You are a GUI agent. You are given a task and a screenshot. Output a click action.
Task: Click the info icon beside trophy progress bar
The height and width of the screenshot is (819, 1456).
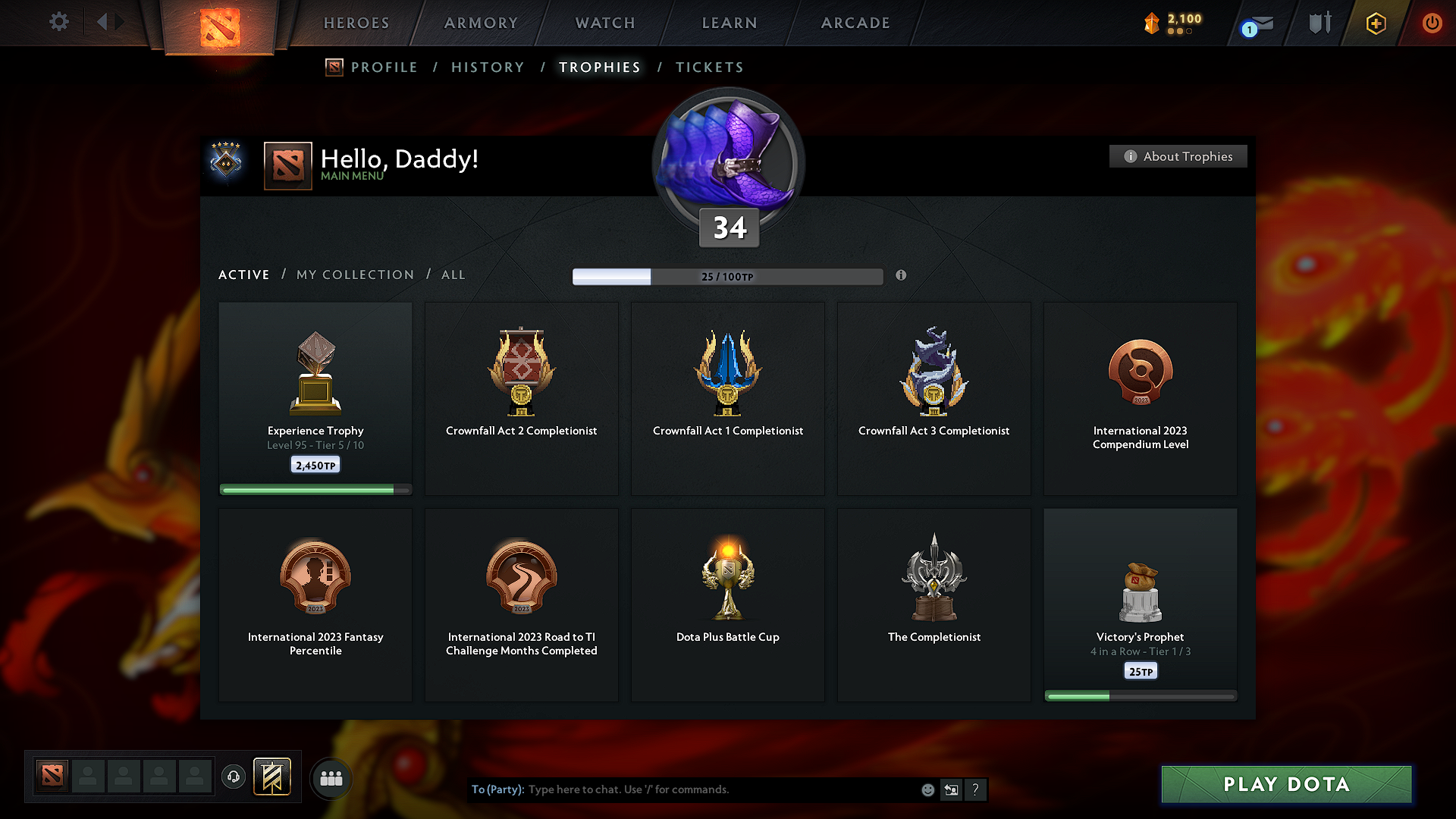[x=902, y=276]
